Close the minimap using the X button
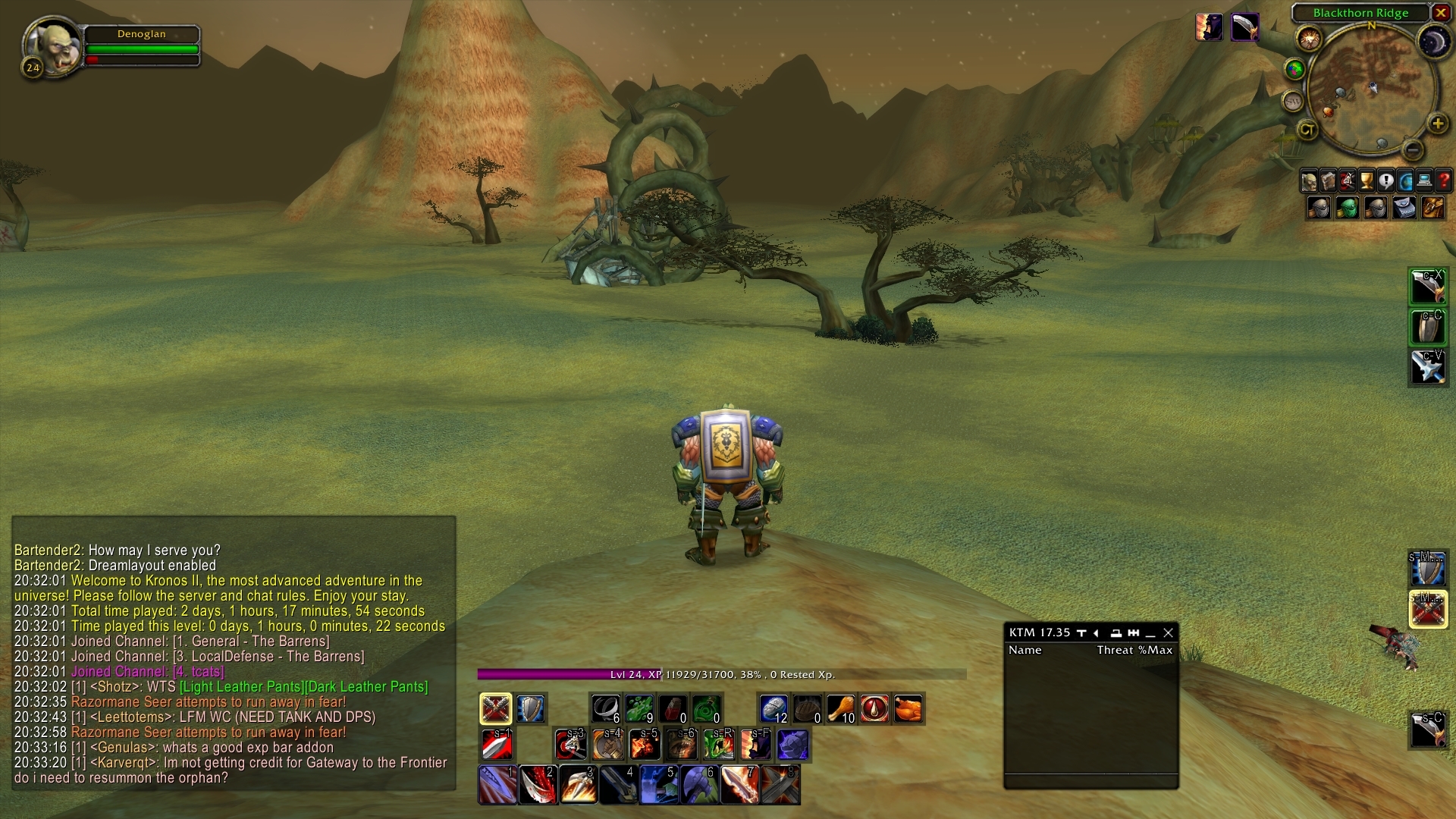1456x819 pixels. pyautogui.click(x=1441, y=13)
